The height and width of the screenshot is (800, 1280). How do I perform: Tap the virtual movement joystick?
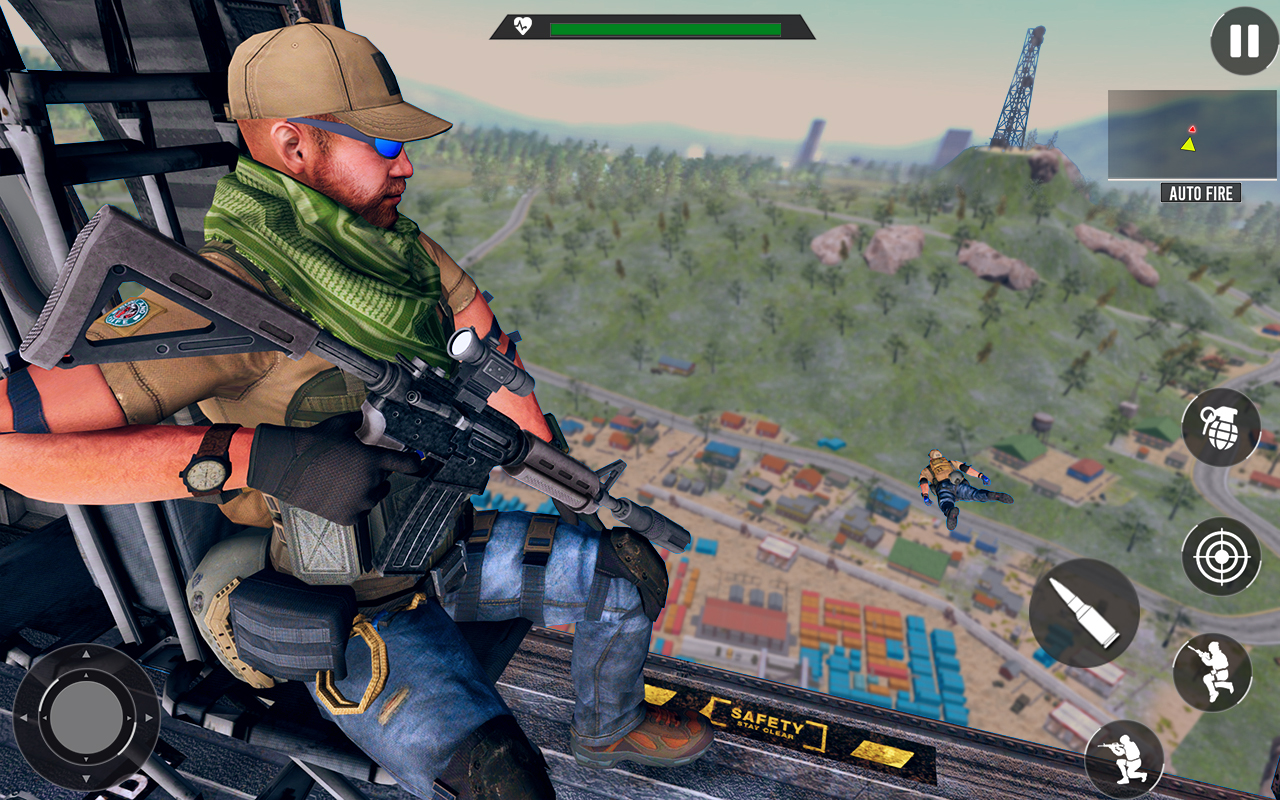(x=86, y=717)
